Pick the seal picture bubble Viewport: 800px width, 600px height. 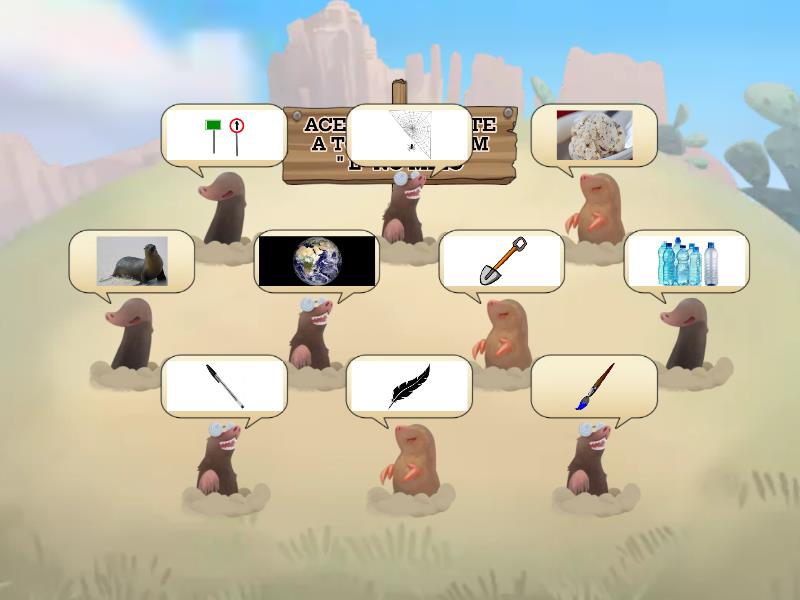tap(132, 261)
